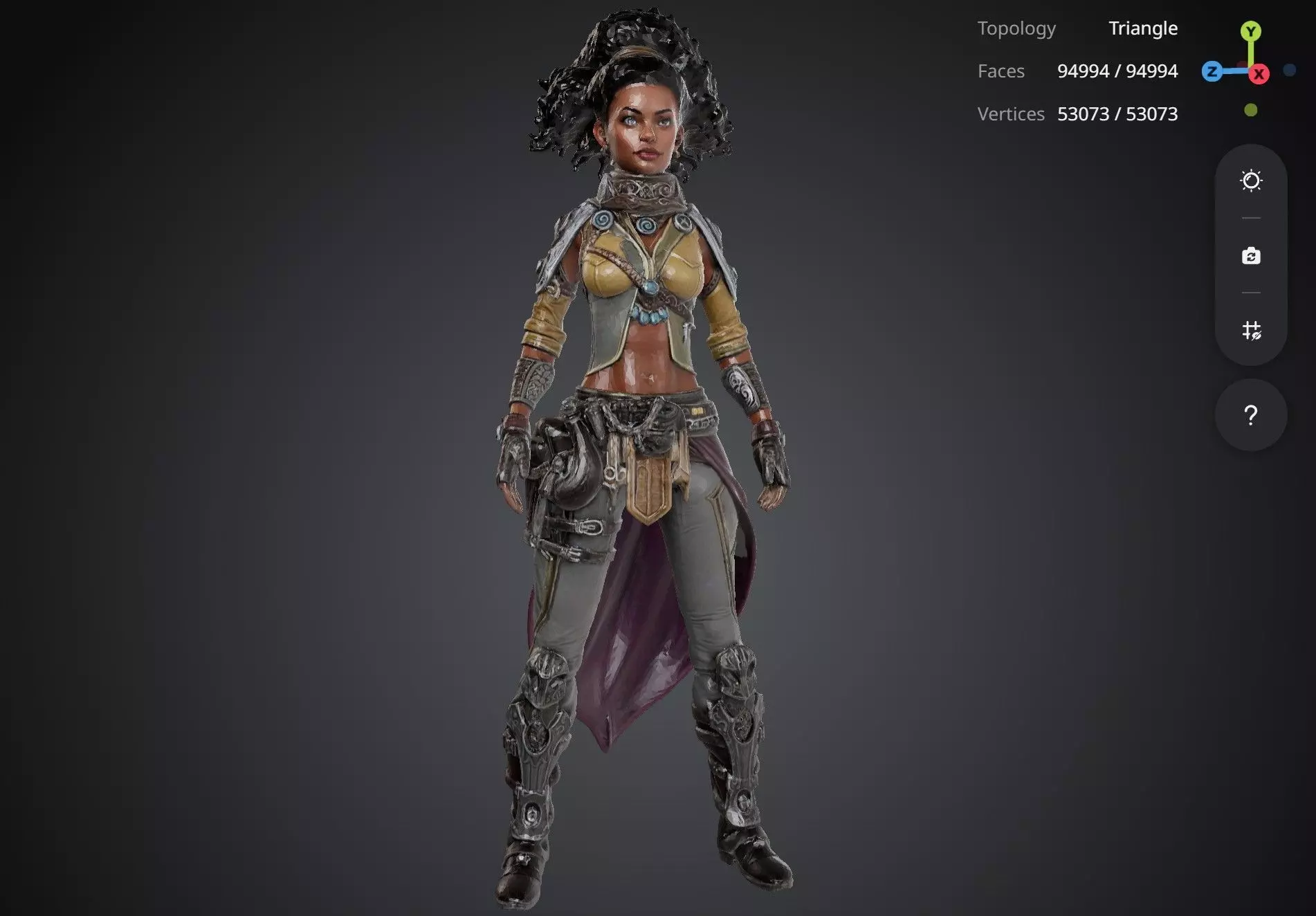Image resolution: width=1316 pixels, height=916 pixels.
Task: Select the dim blue negative-Z axis dot
Action: click(x=1289, y=70)
